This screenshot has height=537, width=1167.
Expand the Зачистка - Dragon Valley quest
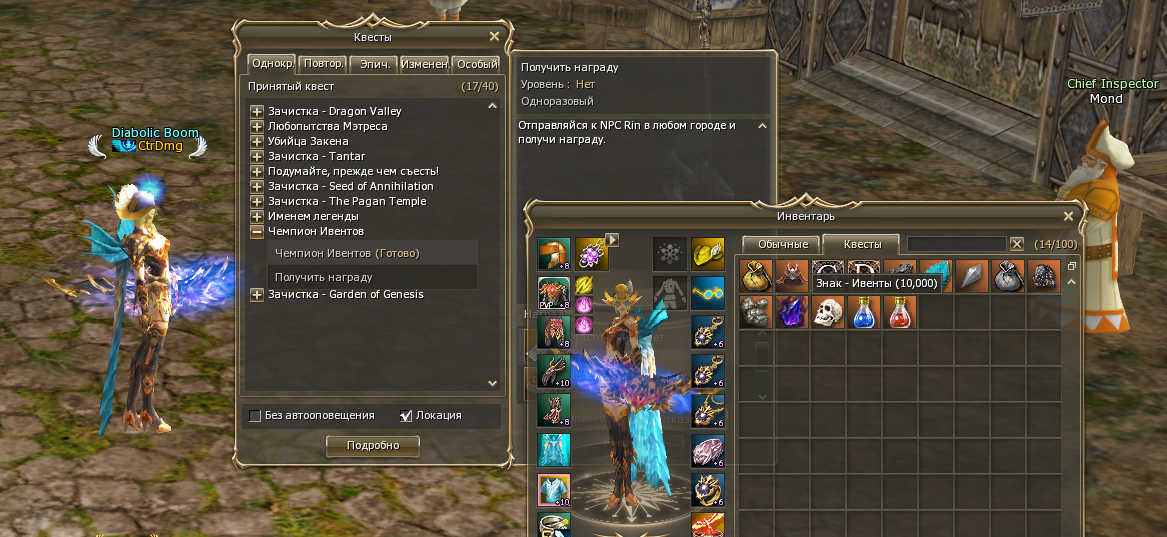click(257, 111)
